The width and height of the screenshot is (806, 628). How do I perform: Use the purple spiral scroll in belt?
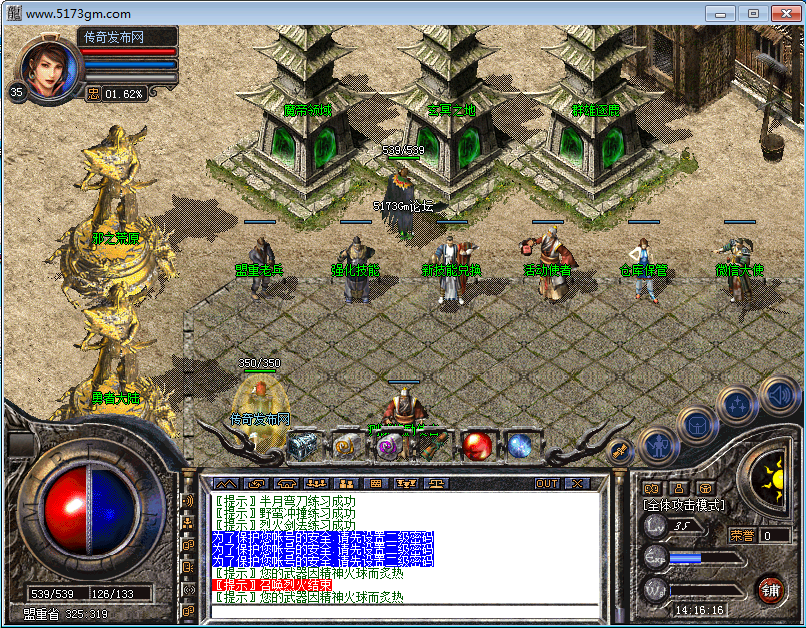pos(390,445)
